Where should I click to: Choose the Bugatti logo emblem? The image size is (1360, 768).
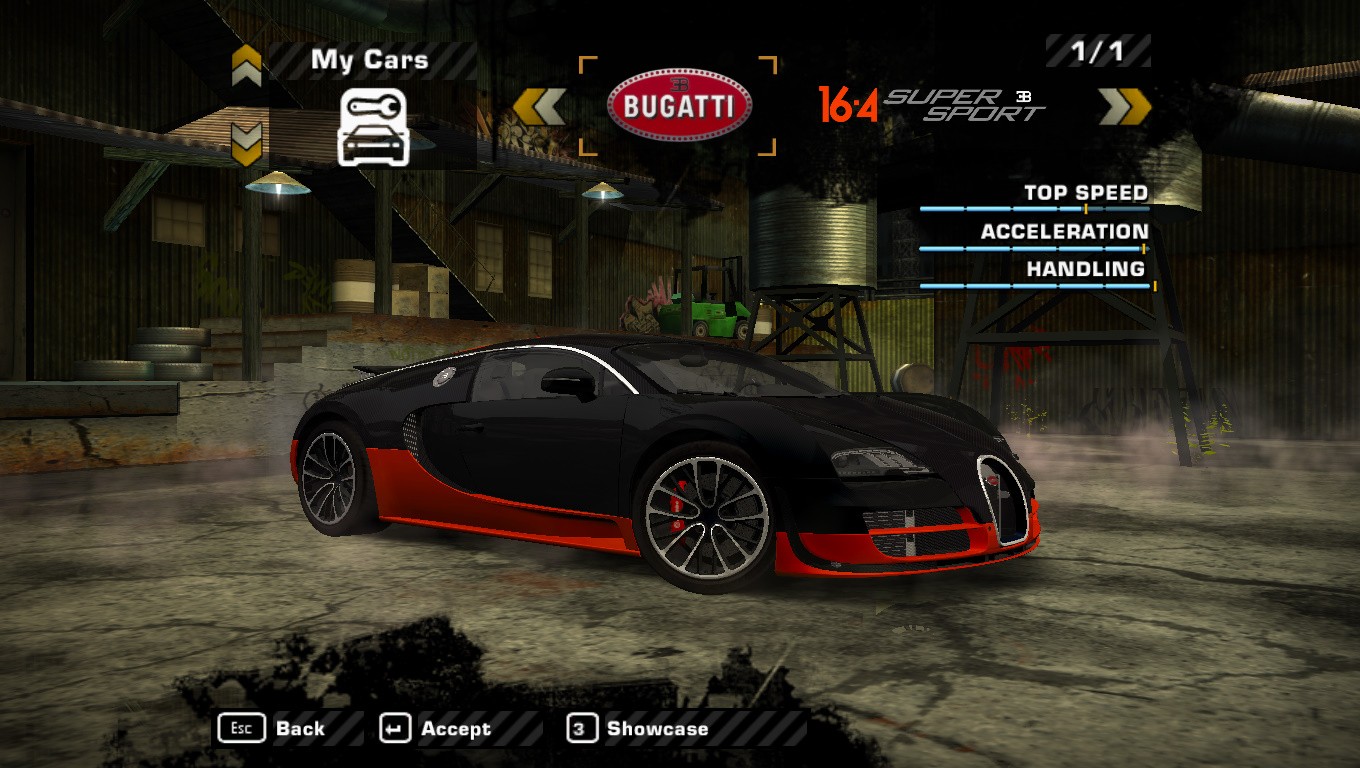click(x=679, y=106)
